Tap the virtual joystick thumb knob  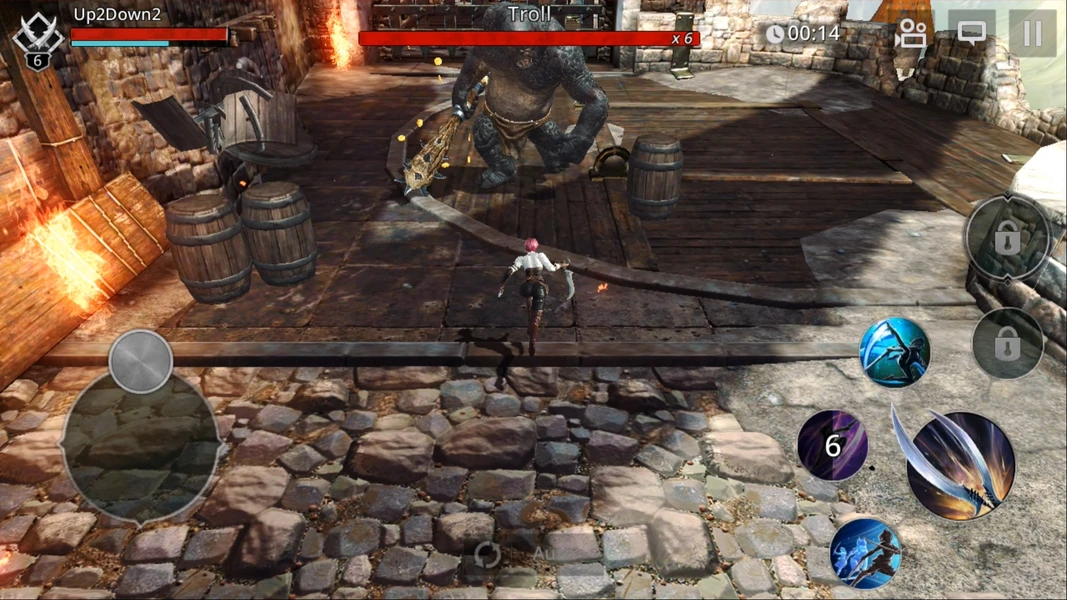141,361
